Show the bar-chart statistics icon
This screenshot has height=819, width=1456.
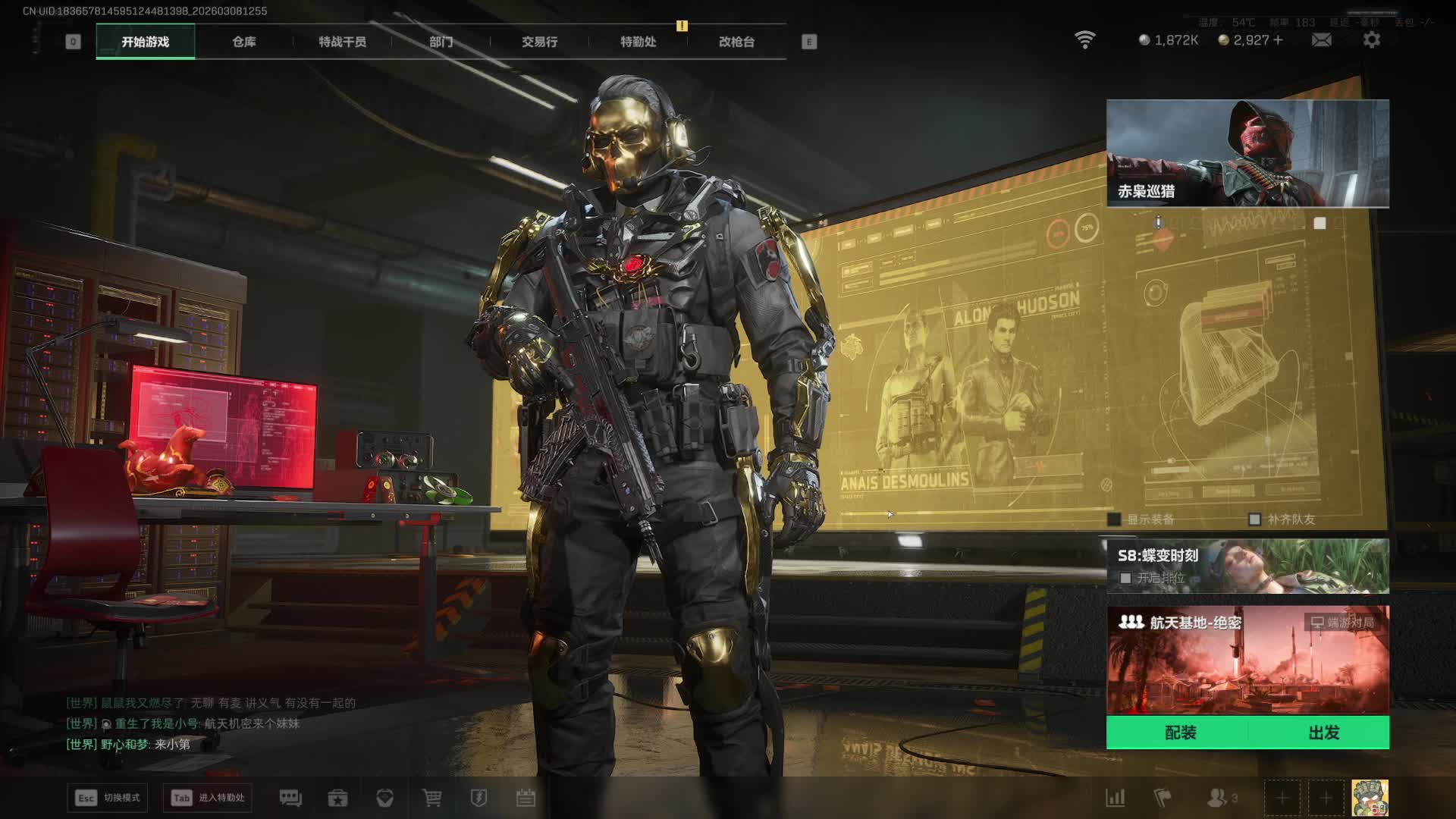tap(1116, 798)
